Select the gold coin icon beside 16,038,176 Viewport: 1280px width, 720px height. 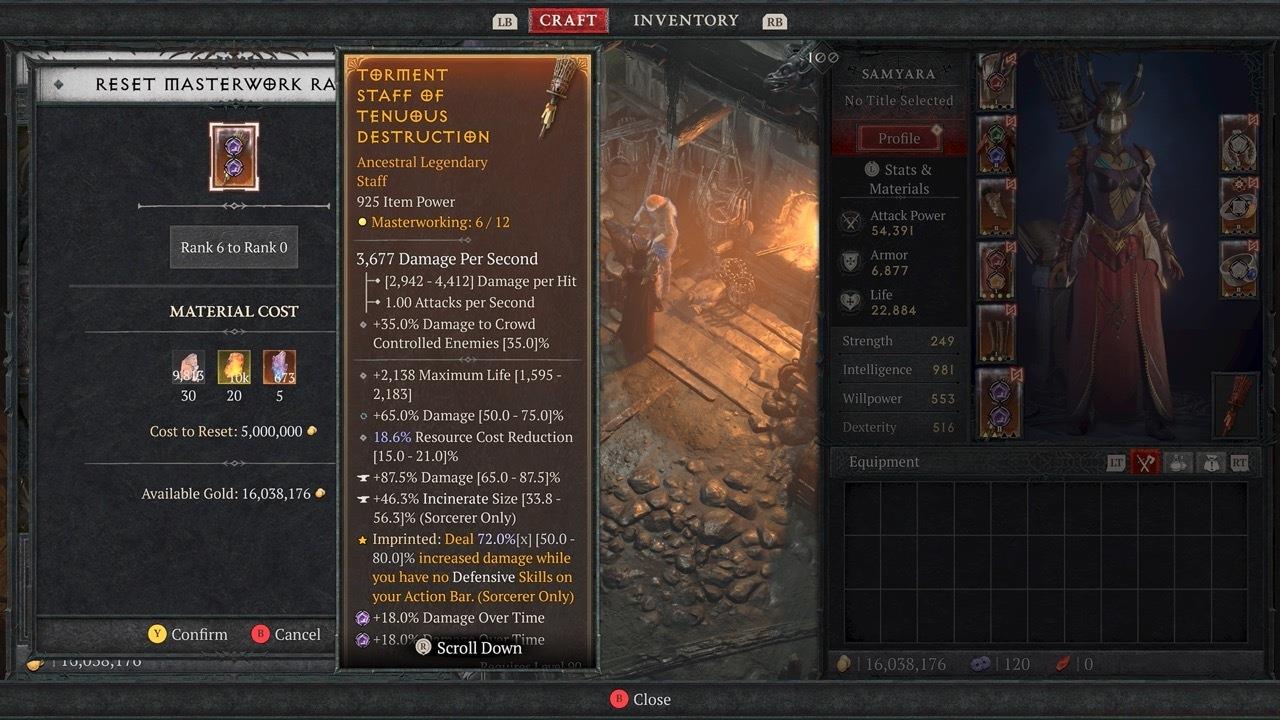coord(847,663)
